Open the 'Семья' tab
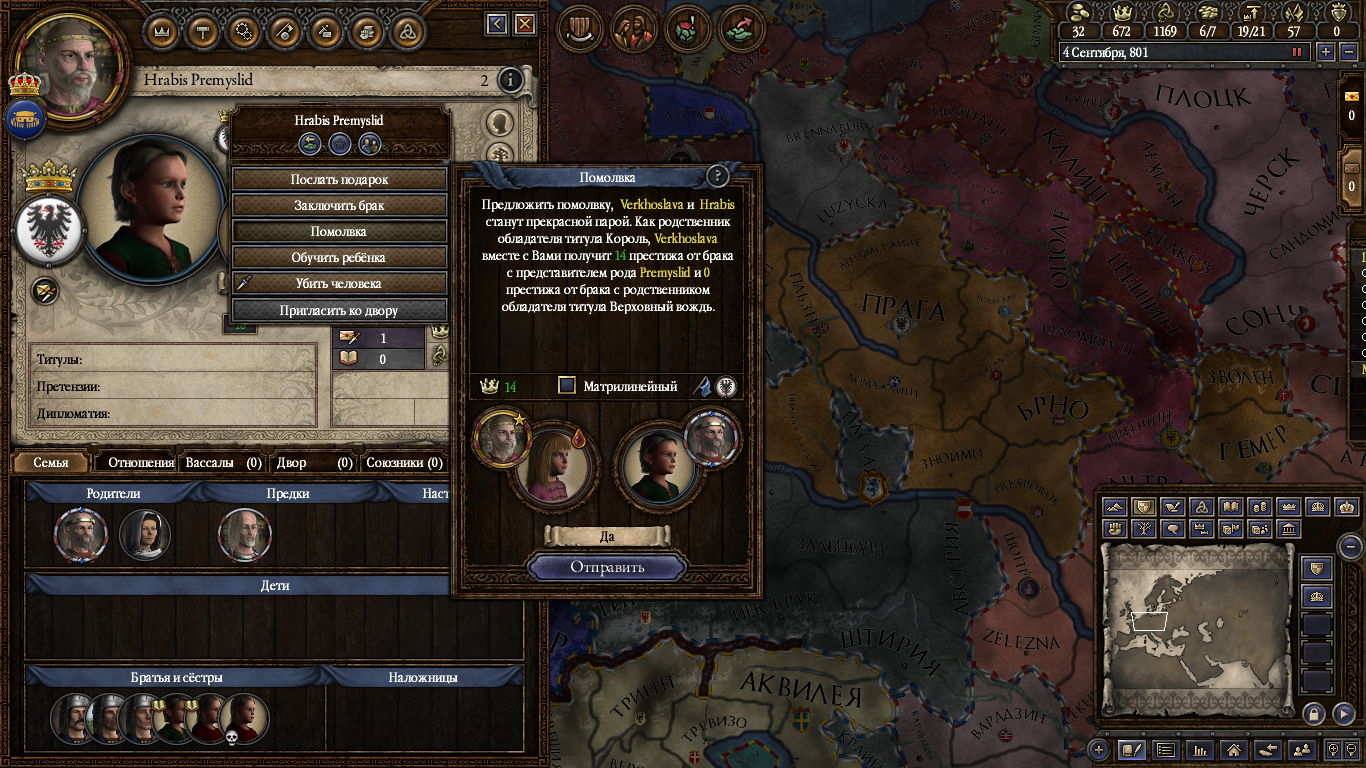Screen dimensions: 1366x768 pos(50,463)
